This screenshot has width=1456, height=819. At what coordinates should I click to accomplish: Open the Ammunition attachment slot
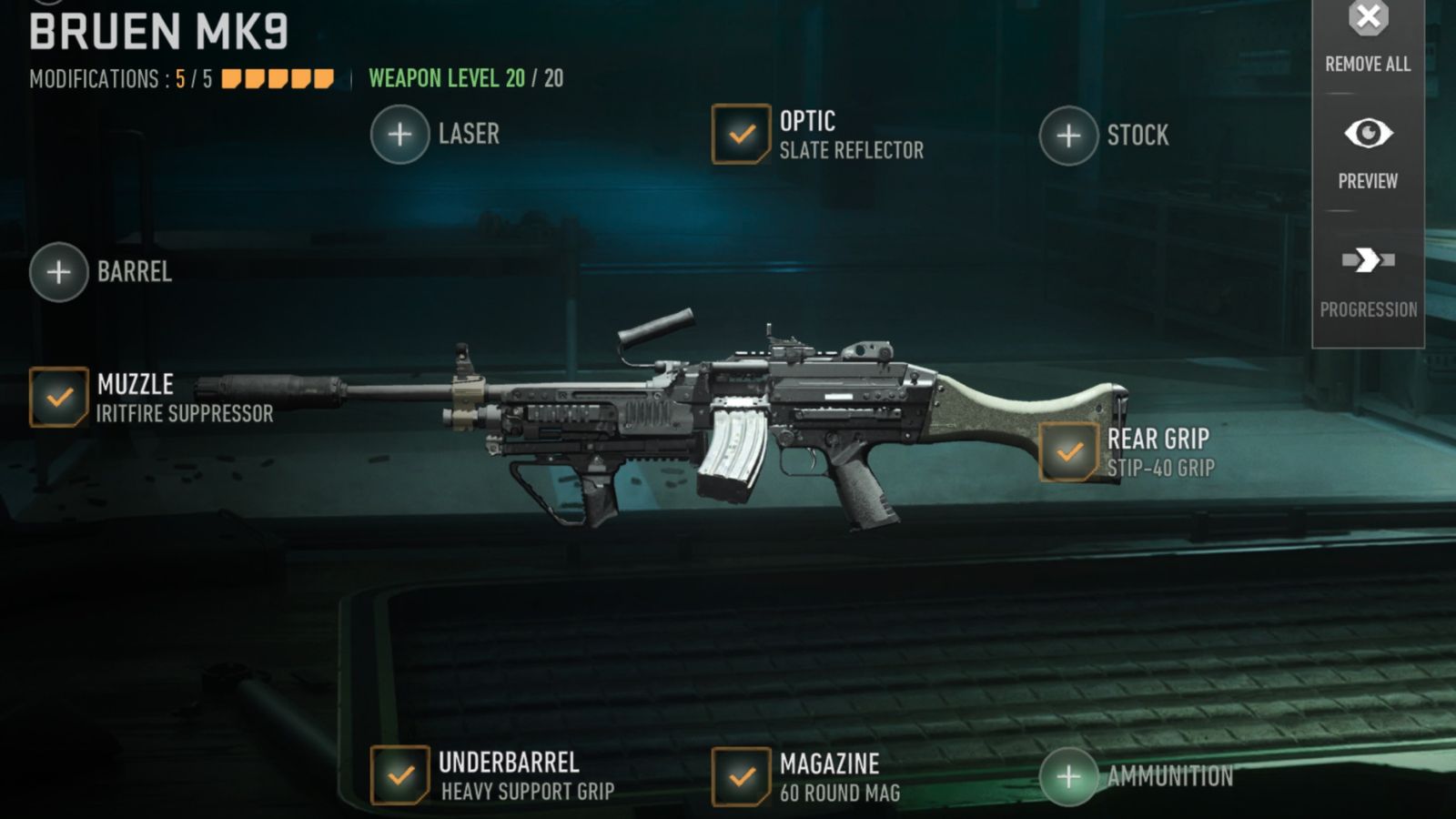point(1069,777)
